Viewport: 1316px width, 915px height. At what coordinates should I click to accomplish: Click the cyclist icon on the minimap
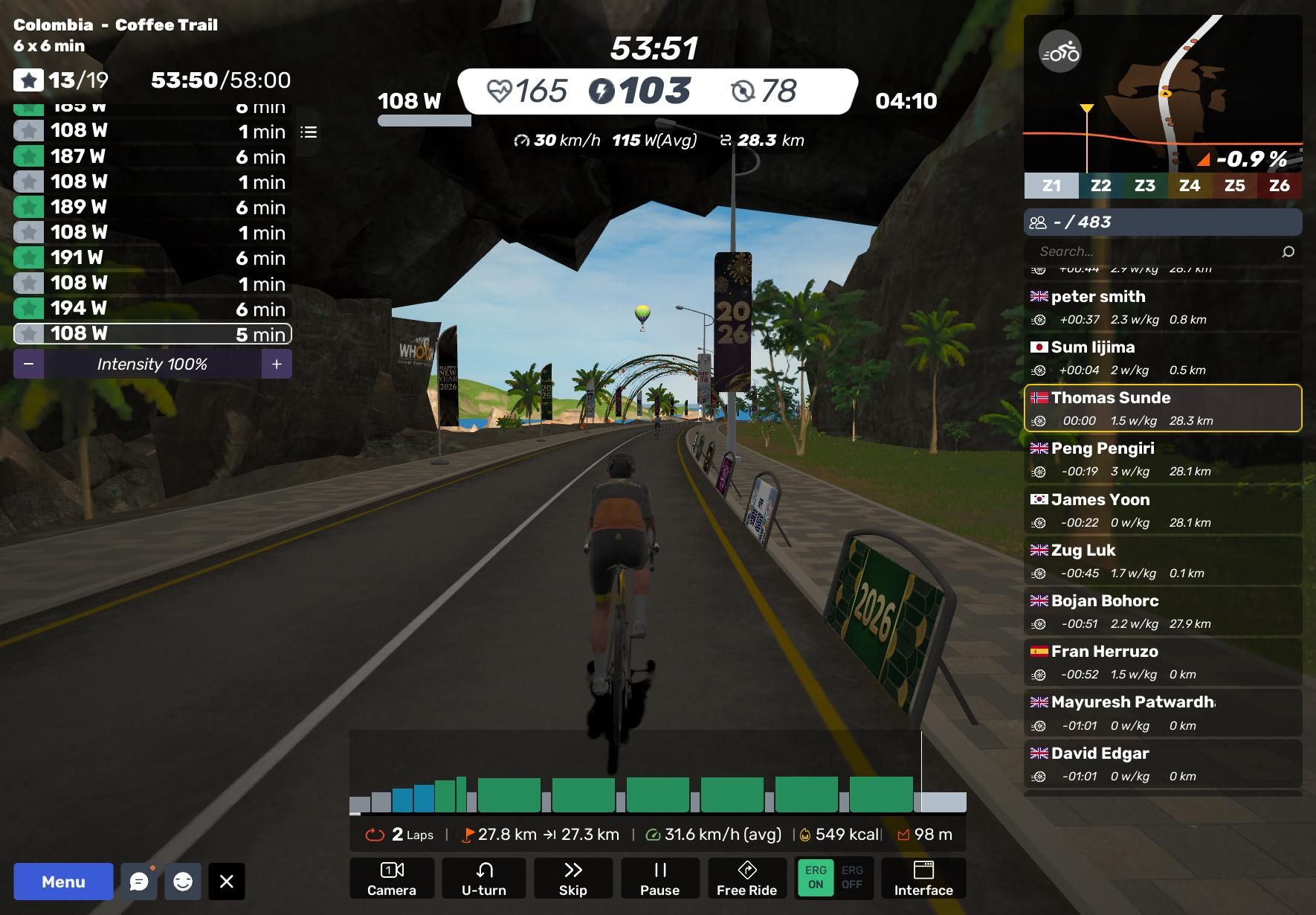[x=1059, y=52]
